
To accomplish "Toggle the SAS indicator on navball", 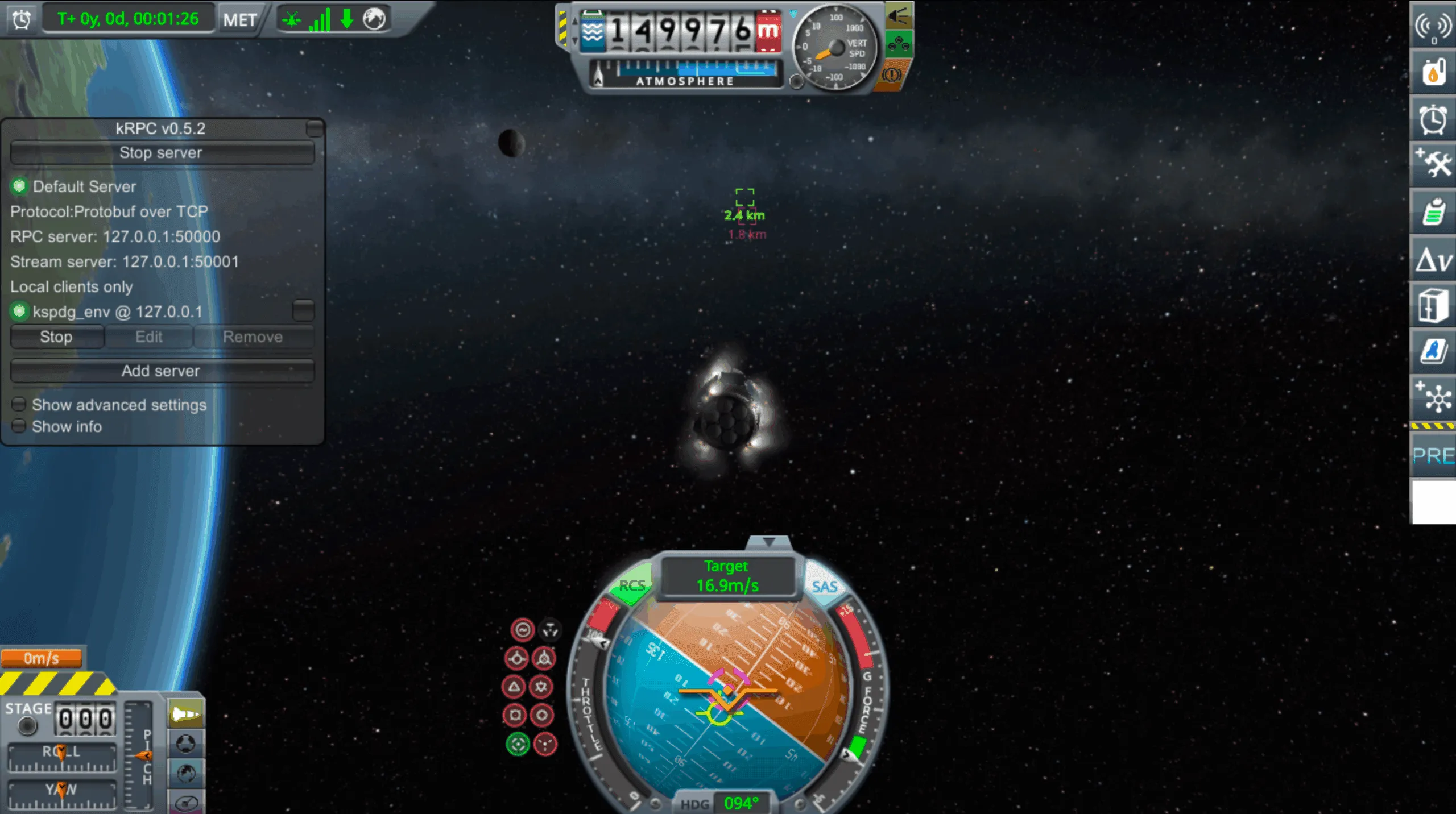I will coord(824,586).
